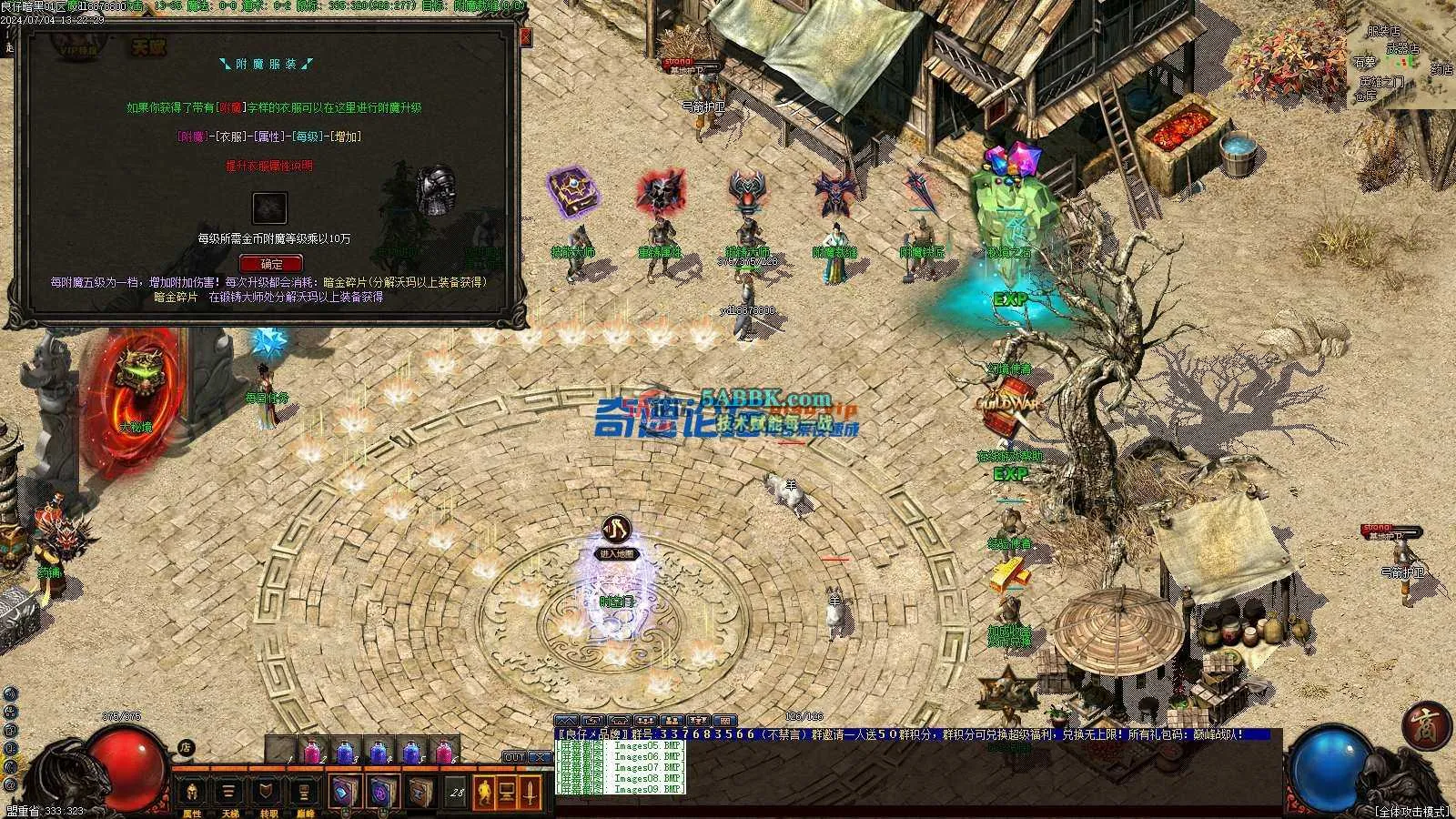Confirm enchant with the 确定 button
The image size is (1456, 819).
(x=269, y=264)
